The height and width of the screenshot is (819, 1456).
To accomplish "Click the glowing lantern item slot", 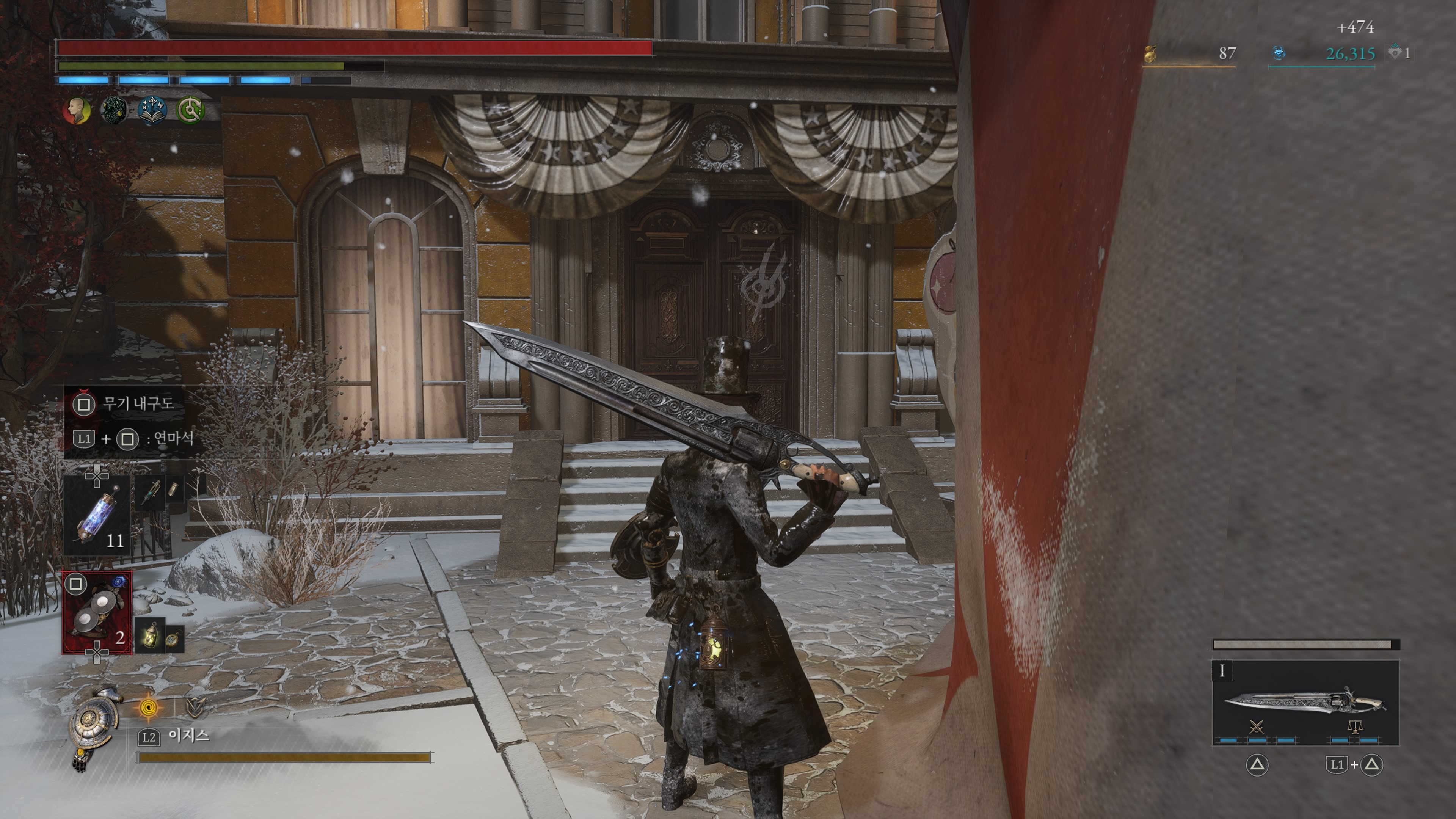I will [150, 635].
